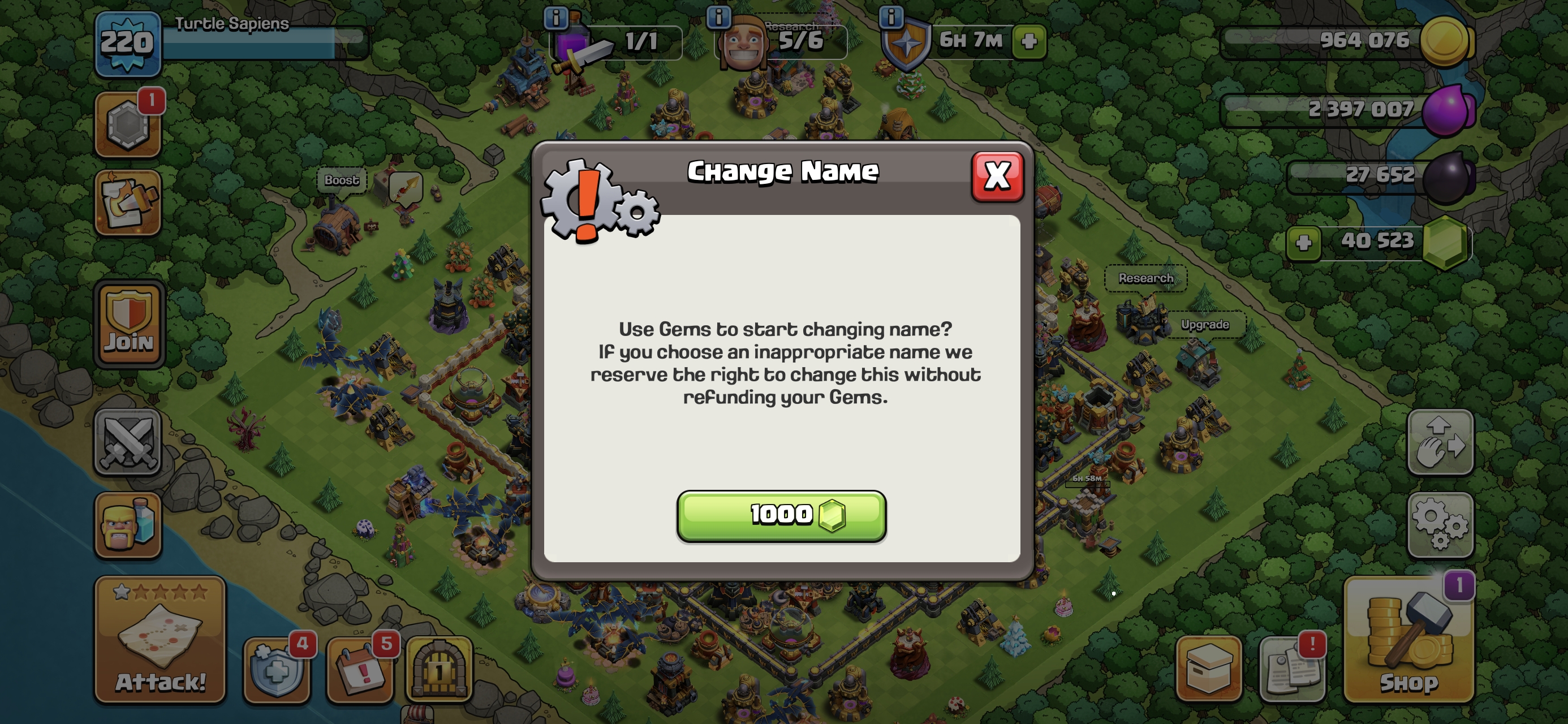This screenshot has height=724, width=1568.
Task: Add more gems with the plus button
Action: tap(1303, 243)
